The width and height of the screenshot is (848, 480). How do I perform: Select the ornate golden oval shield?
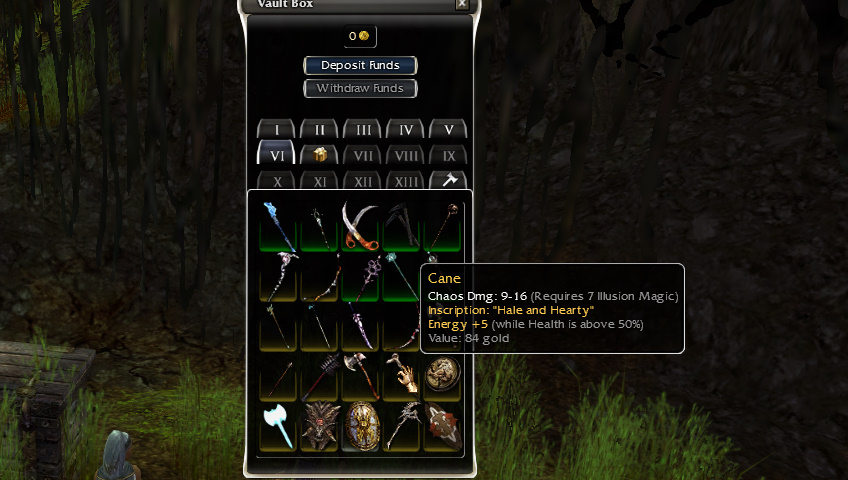361,426
